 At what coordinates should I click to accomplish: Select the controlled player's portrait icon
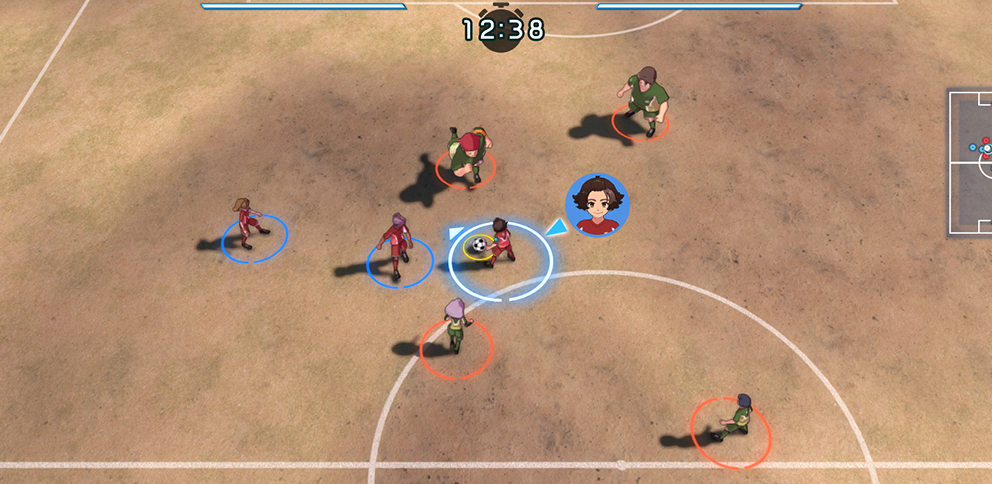point(597,206)
